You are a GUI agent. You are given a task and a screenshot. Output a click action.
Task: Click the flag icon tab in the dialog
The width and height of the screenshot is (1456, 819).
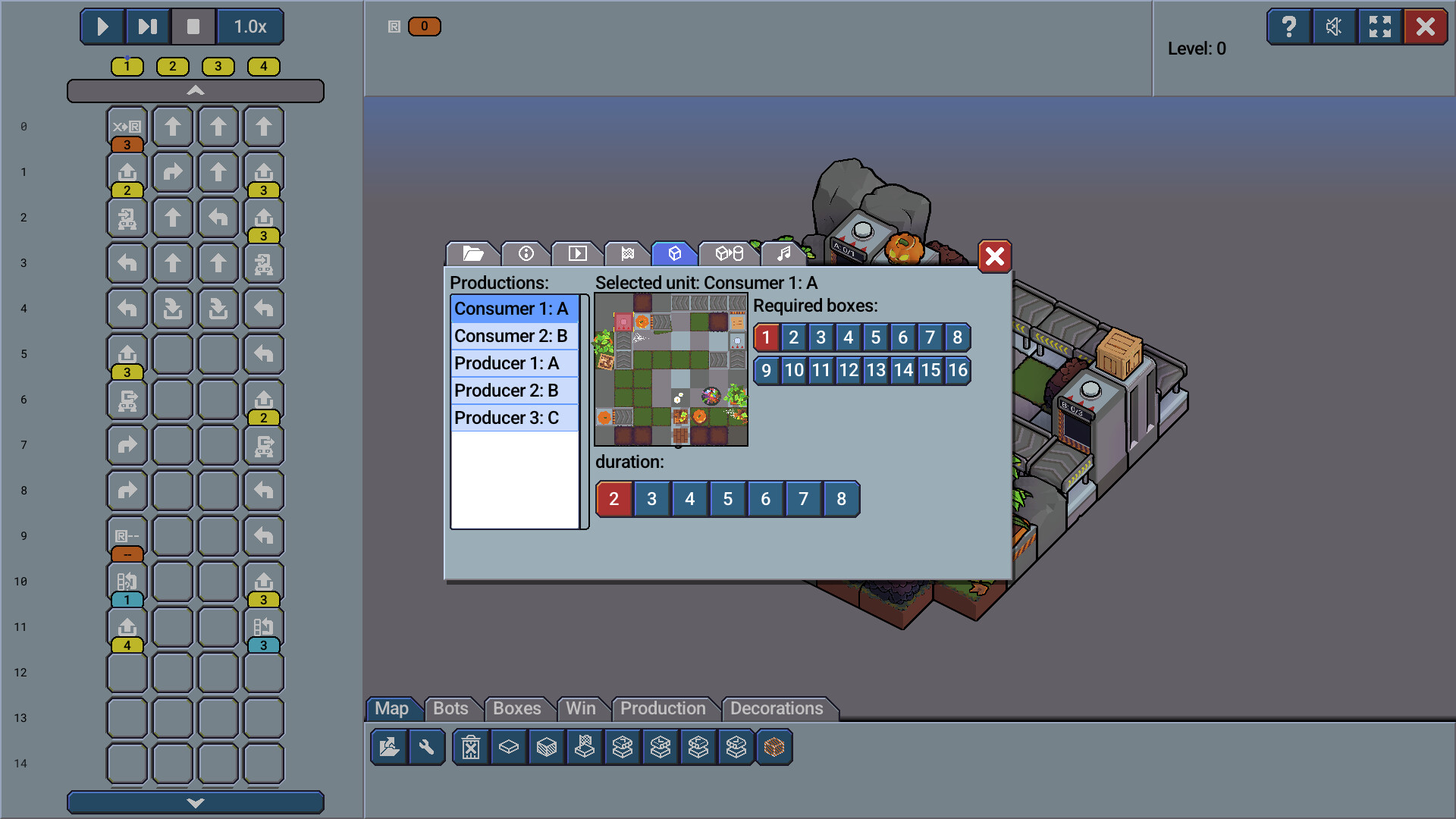[629, 254]
